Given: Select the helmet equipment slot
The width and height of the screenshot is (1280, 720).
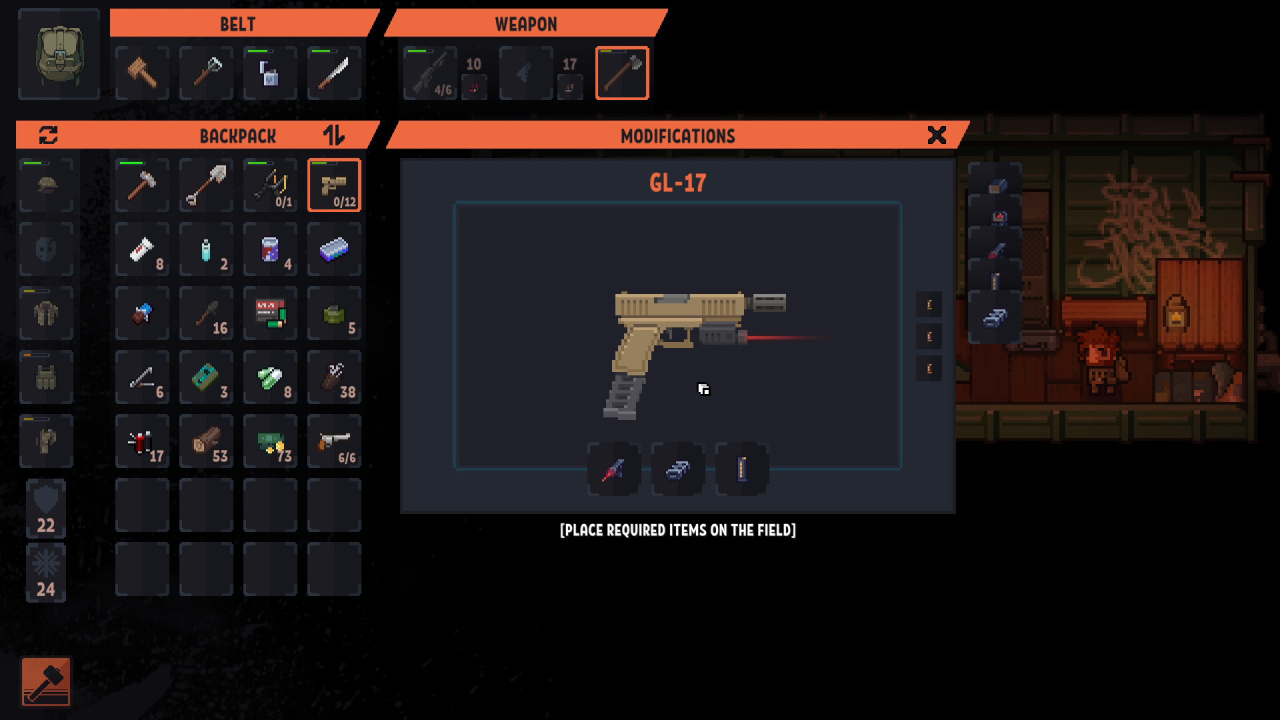Looking at the screenshot, I should 46,185.
